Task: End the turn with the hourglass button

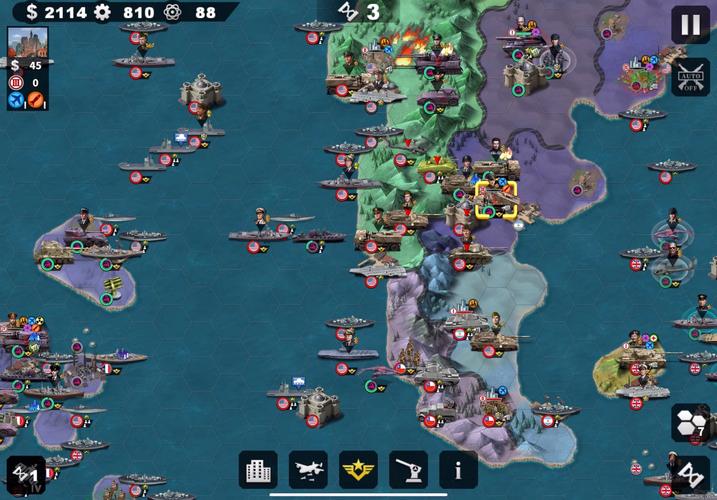Action: click(x=690, y=472)
